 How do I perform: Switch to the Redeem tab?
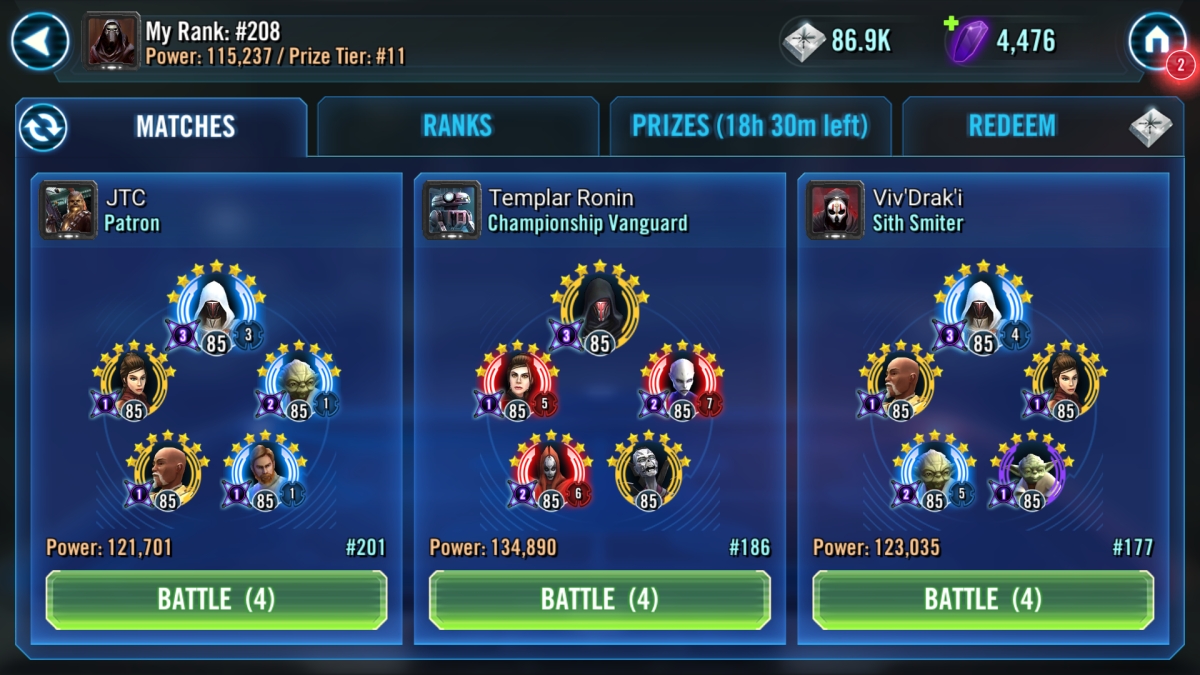[1012, 126]
